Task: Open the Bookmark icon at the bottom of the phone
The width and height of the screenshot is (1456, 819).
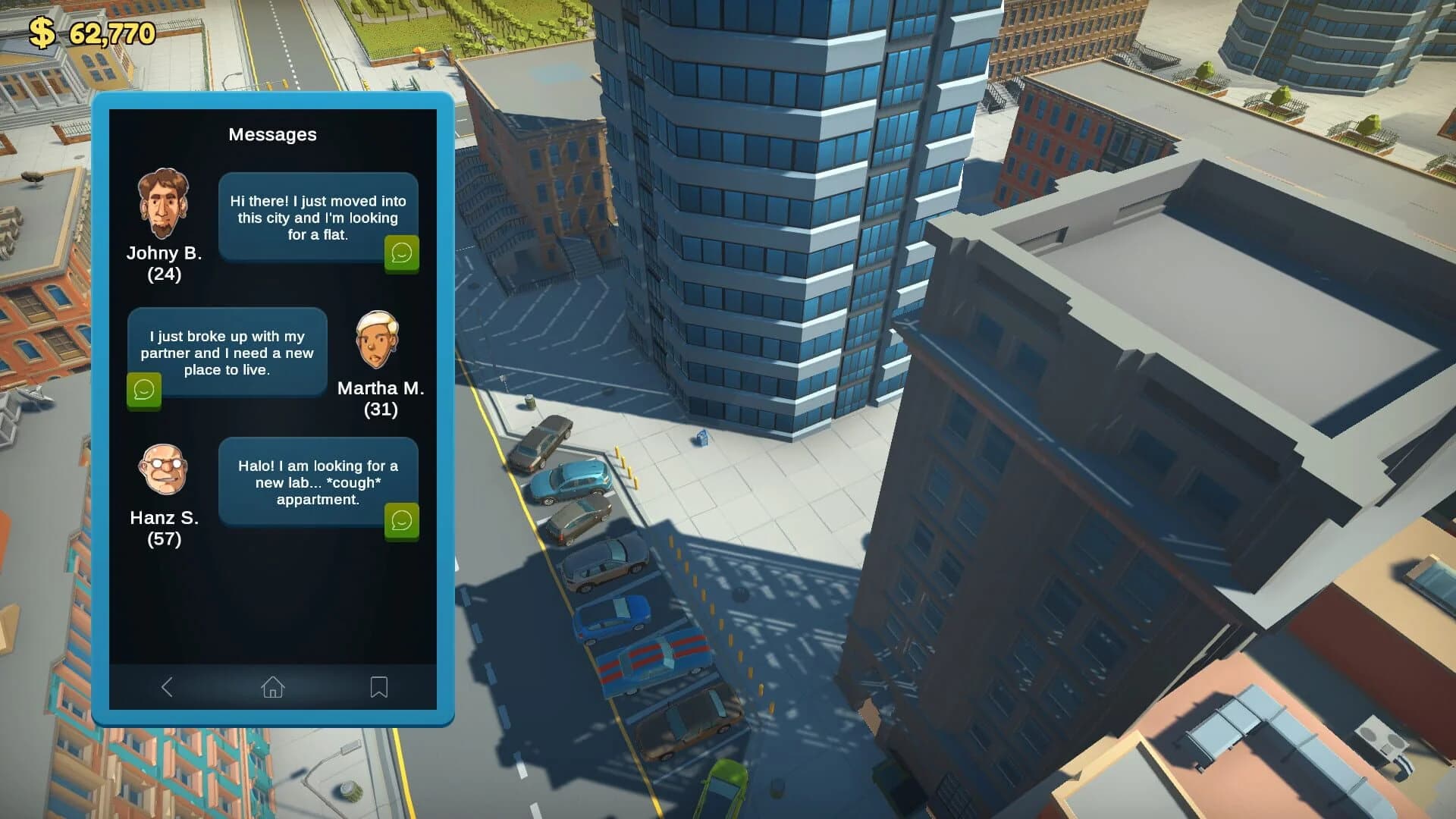Action: [378, 687]
